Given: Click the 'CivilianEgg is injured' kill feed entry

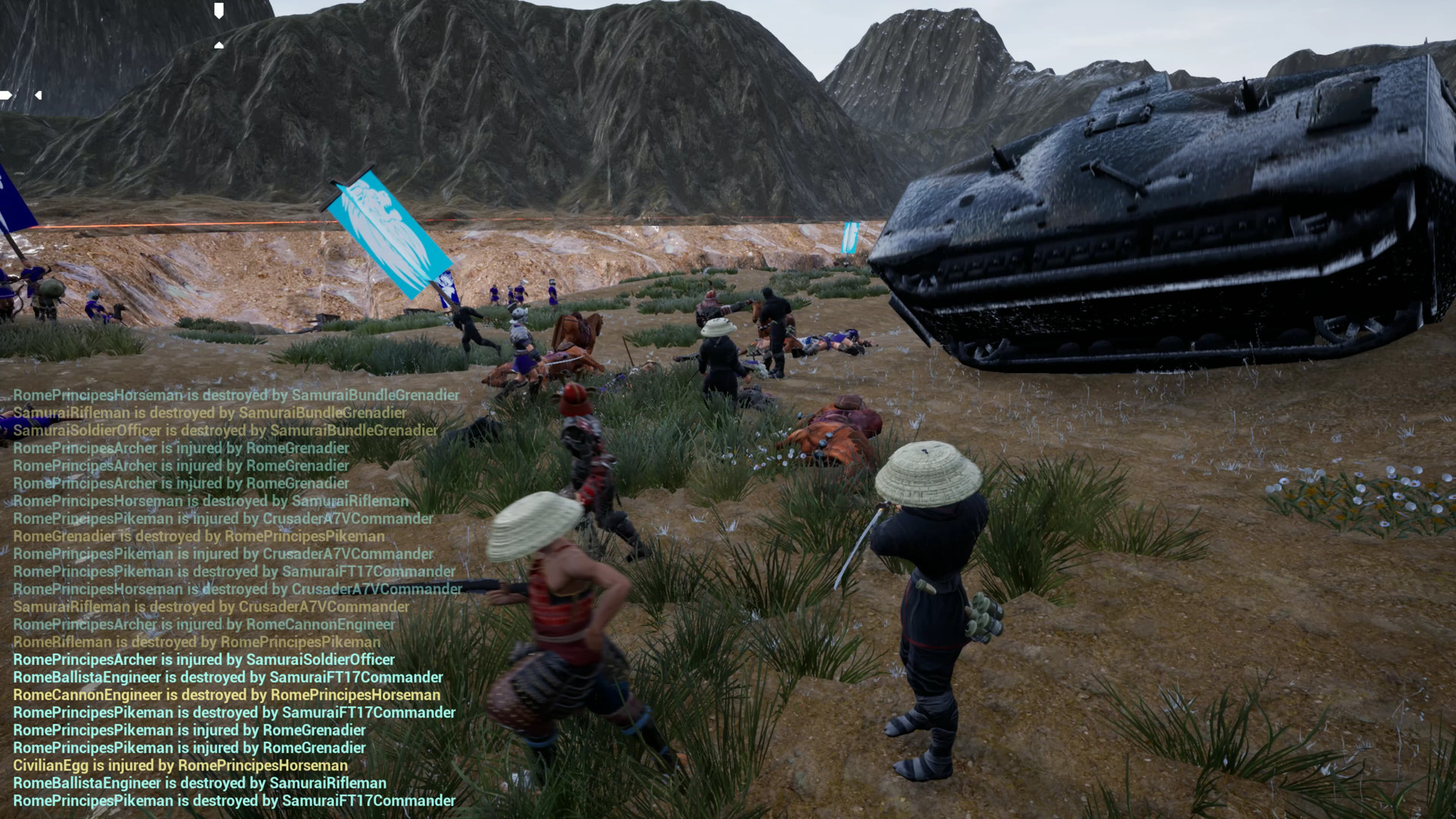Looking at the screenshot, I should click(180, 766).
